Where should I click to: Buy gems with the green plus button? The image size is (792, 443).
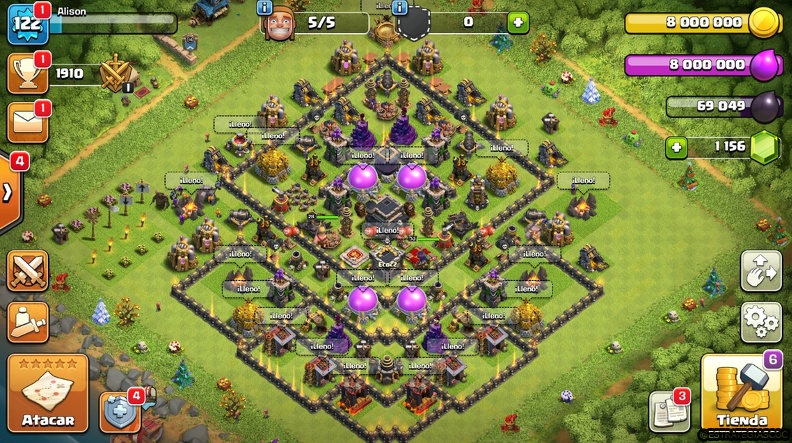(x=678, y=148)
